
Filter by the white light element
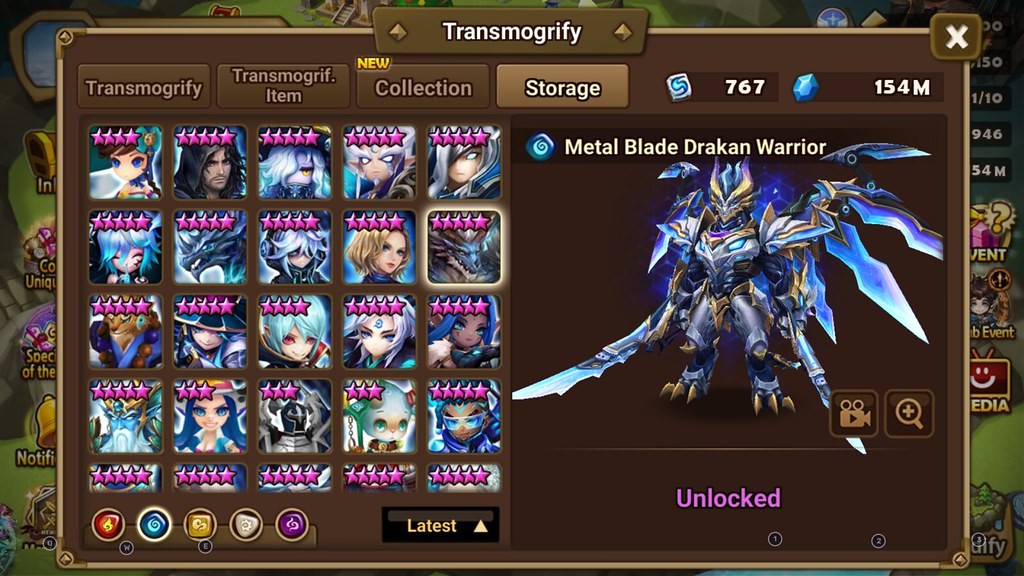(245, 525)
